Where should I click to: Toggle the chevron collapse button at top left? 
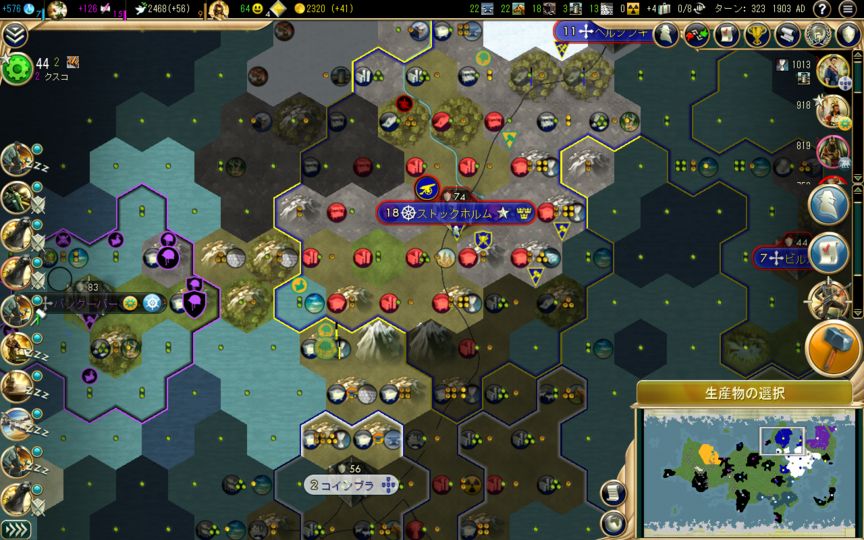click(15, 36)
